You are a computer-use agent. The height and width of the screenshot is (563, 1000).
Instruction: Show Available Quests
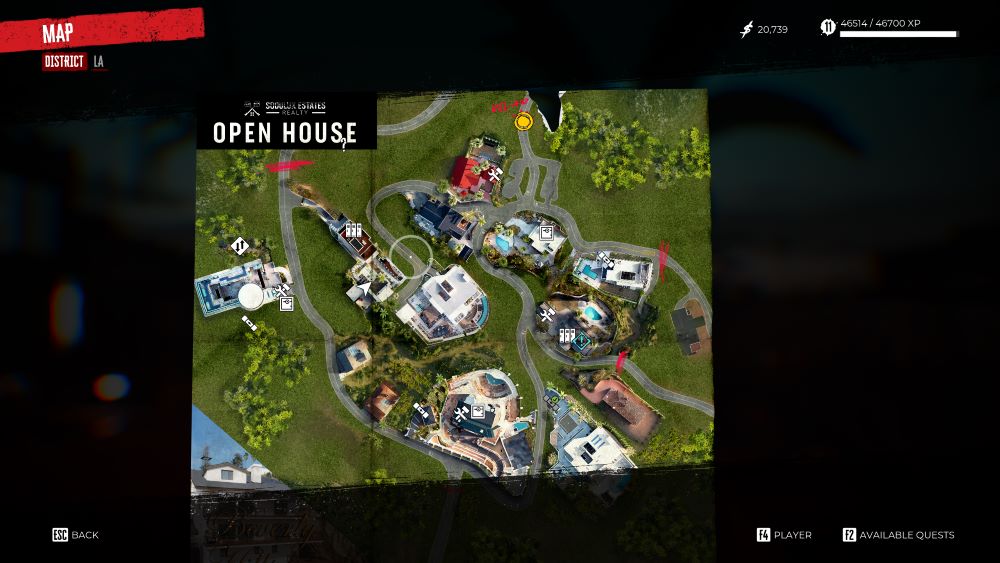pos(898,535)
